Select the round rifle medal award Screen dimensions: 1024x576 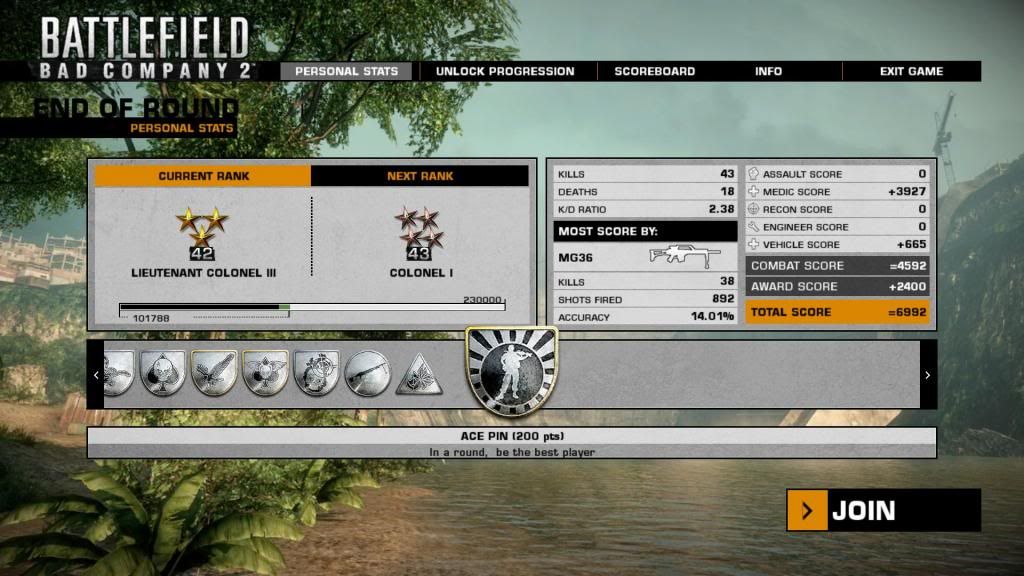(367, 374)
